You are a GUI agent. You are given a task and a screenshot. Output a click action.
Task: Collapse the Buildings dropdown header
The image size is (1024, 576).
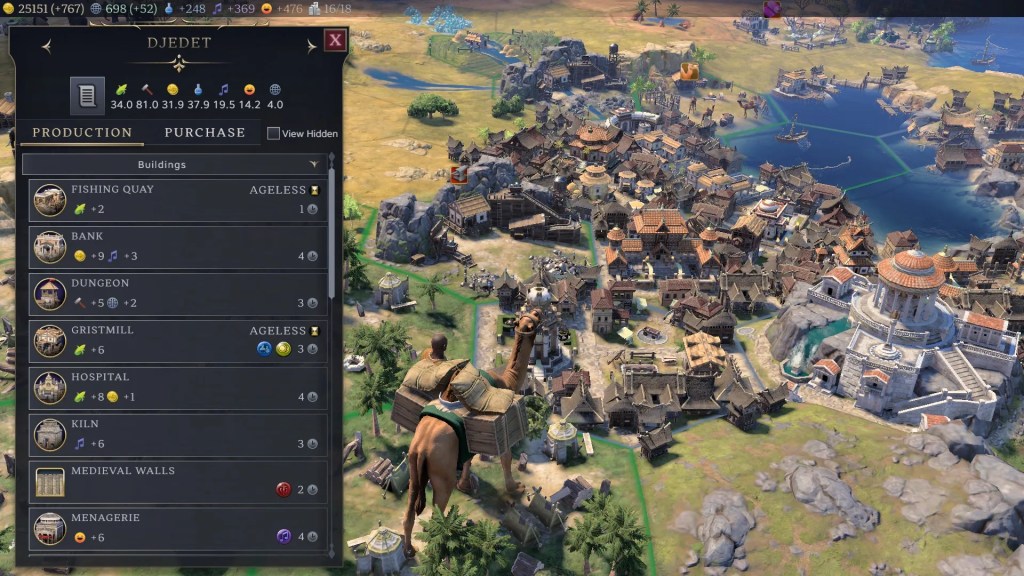point(175,164)
